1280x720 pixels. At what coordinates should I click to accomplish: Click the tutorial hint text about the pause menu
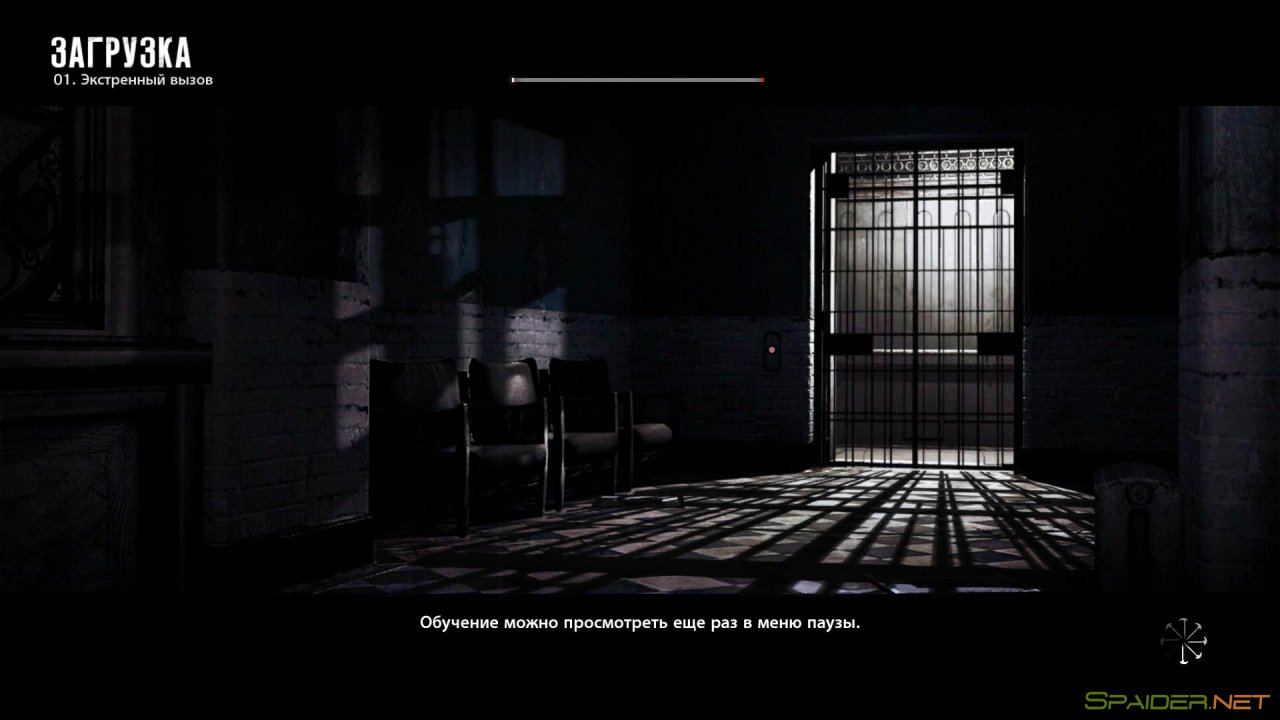pyautogui.click(x=639, y=621)
